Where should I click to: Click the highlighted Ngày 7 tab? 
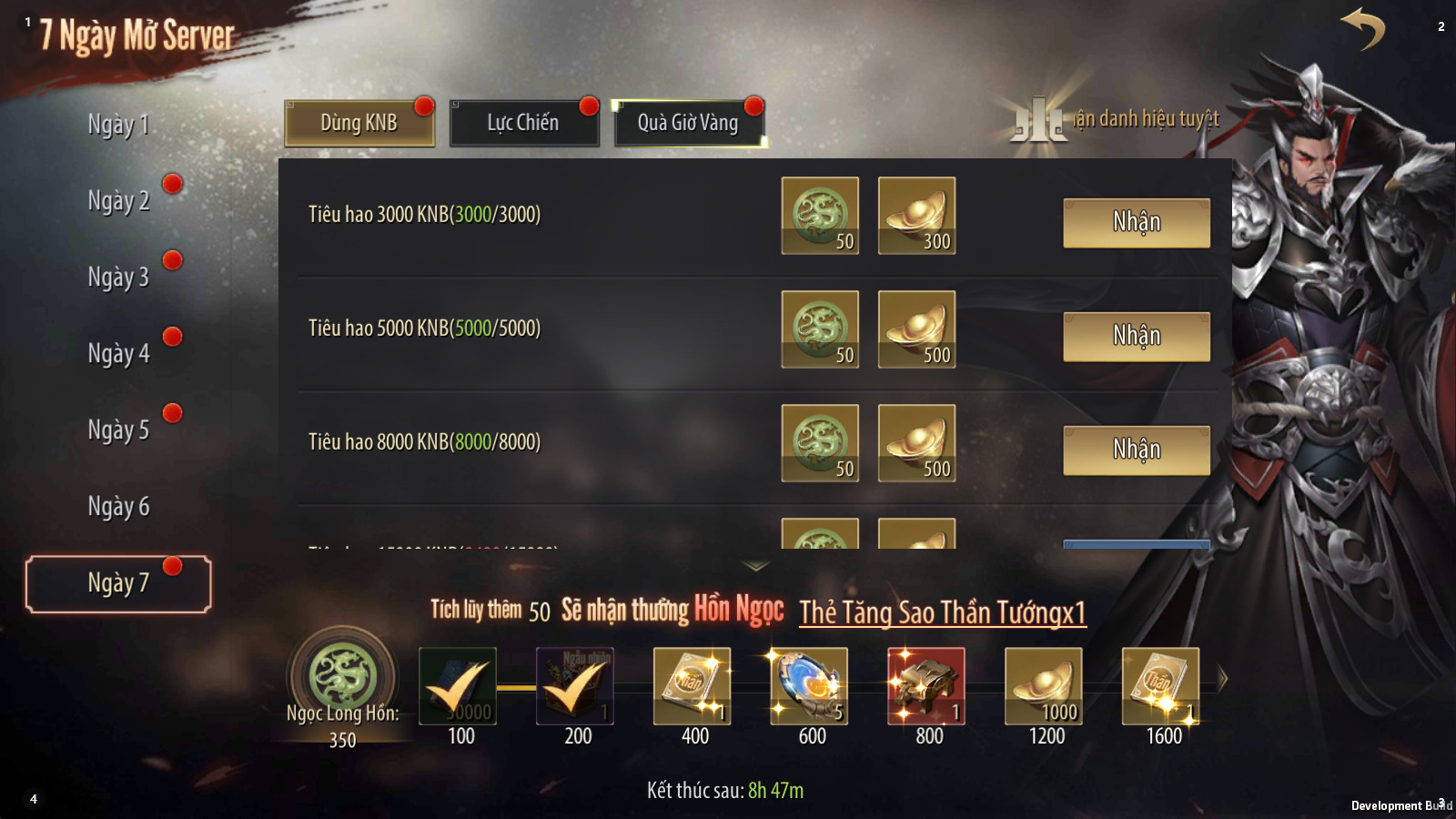click(x=118, y=583)
